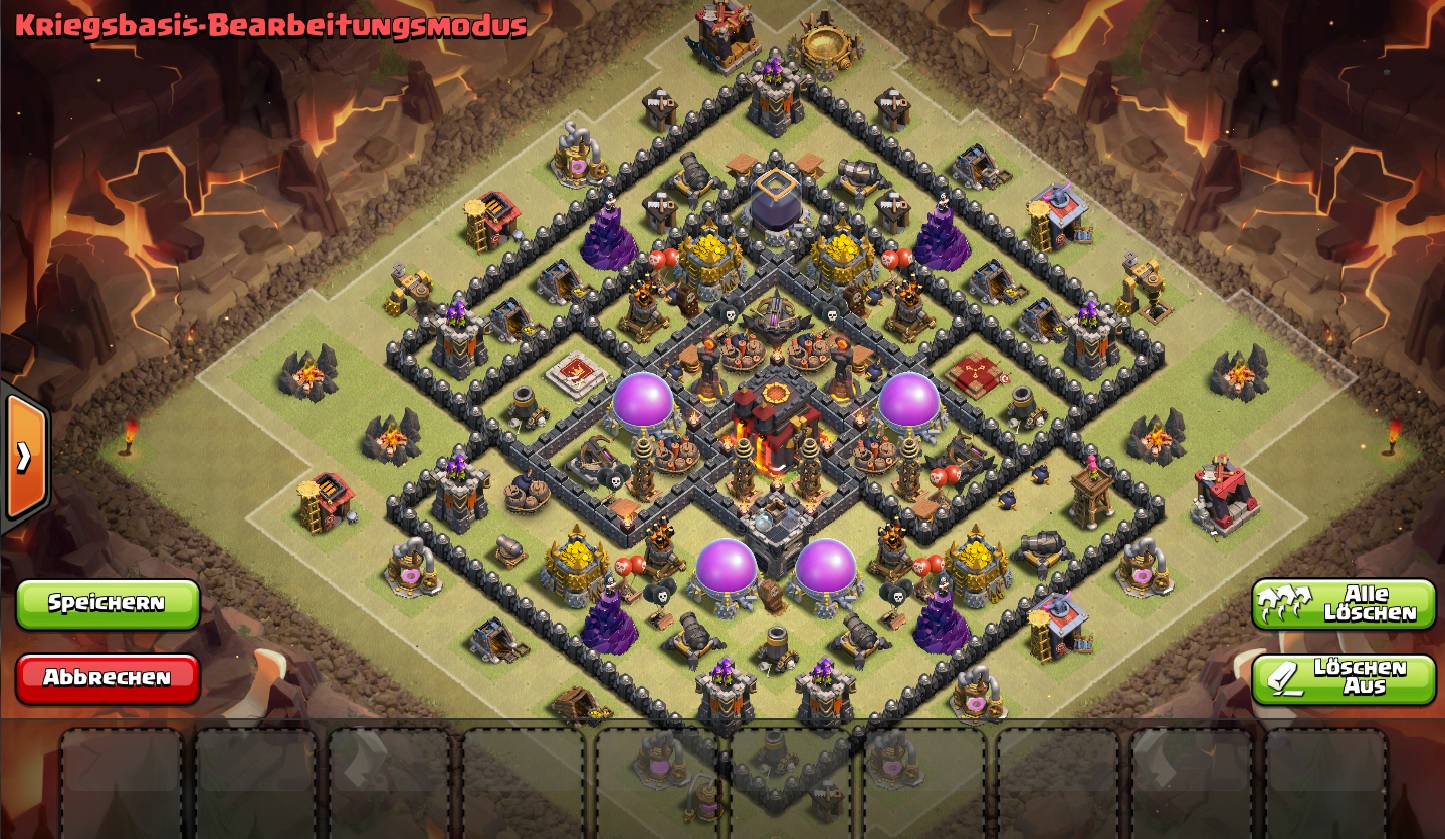Cancel editing with the Abbrechen button
The width and height of the screenshot is (1445, 839).
point(107,678)
